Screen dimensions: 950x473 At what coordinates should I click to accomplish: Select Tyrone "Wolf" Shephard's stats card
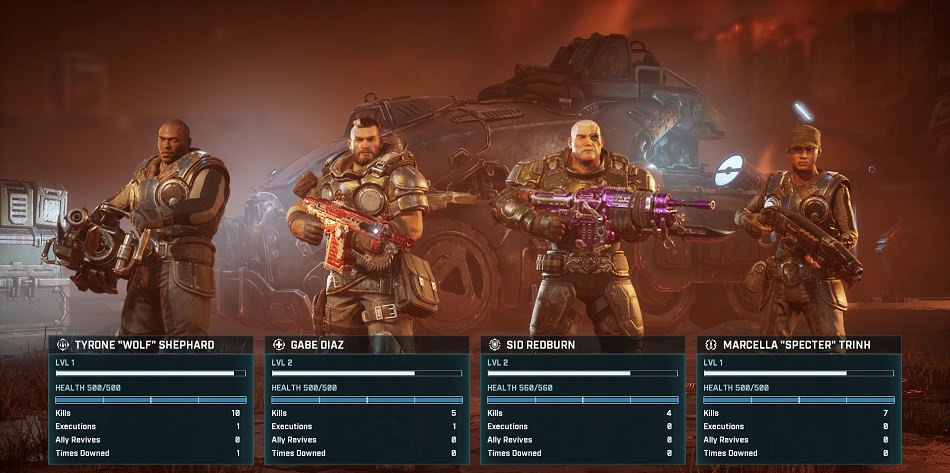pos(151,400)
